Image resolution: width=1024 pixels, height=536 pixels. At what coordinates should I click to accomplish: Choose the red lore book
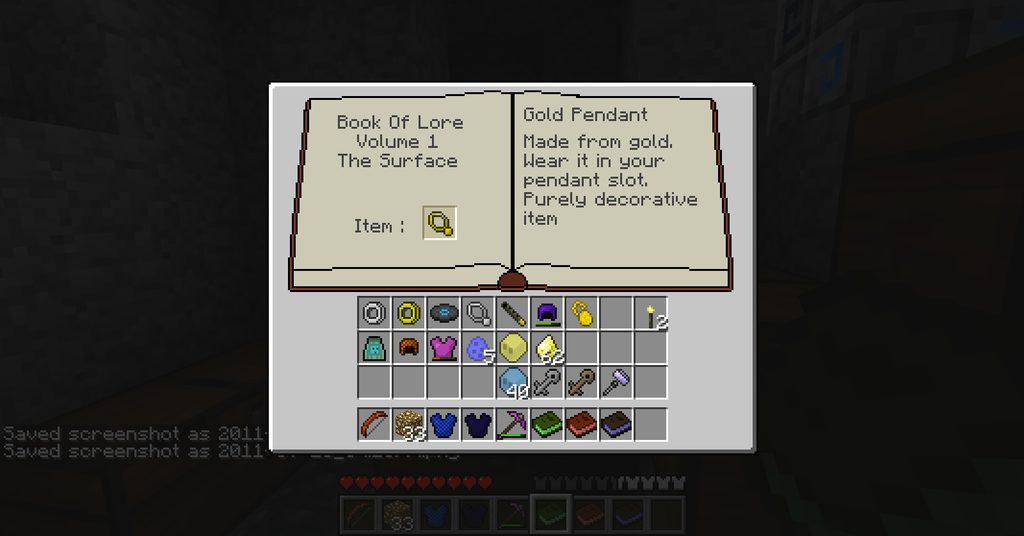coord(581,424)
